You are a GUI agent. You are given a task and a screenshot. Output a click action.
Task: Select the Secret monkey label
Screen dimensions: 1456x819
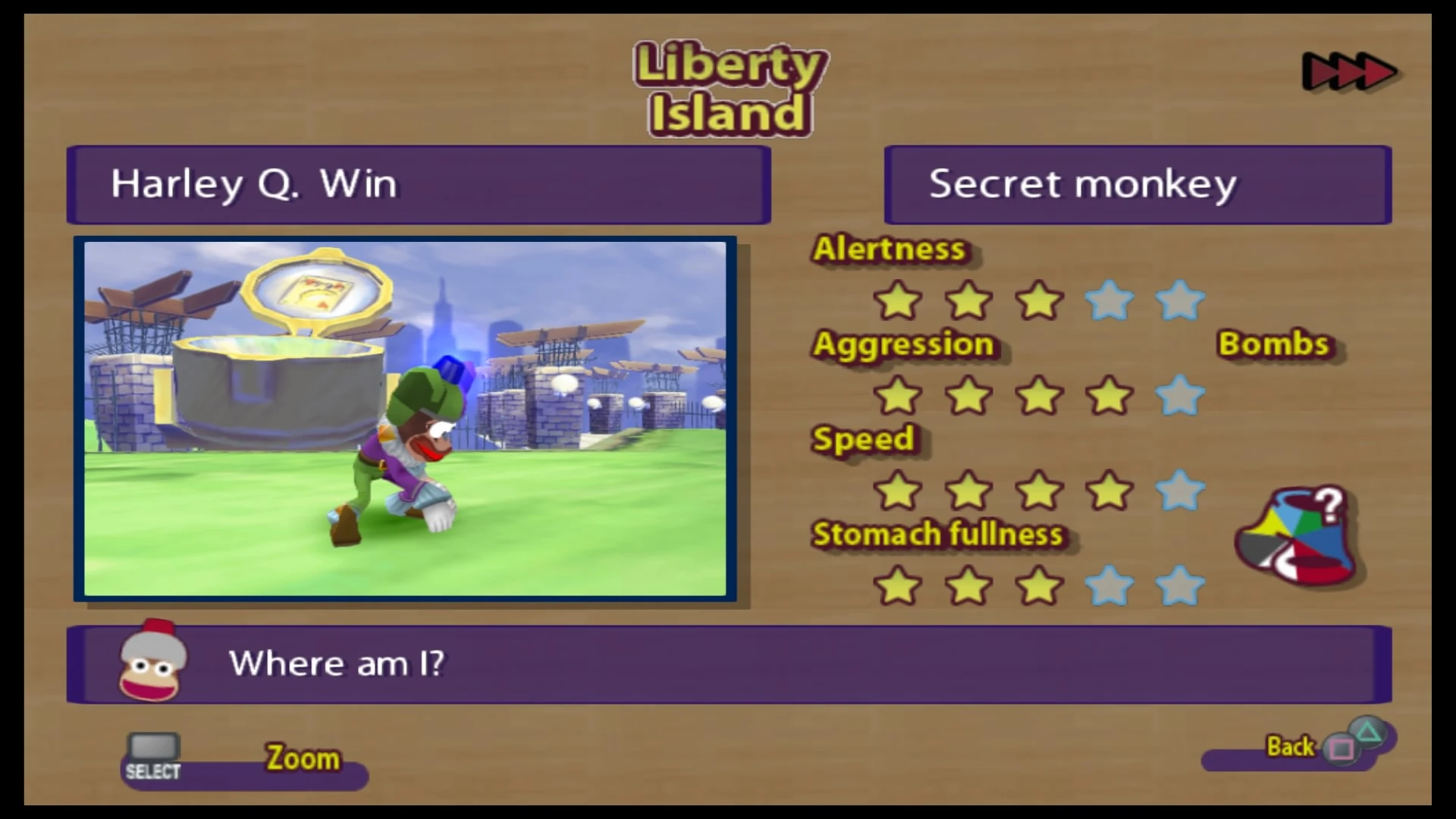1137,184
